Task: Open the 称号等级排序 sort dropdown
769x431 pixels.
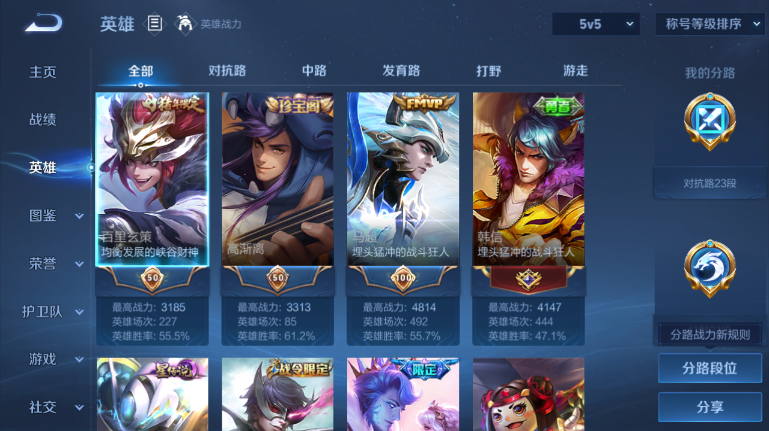Action: (711, 24)
